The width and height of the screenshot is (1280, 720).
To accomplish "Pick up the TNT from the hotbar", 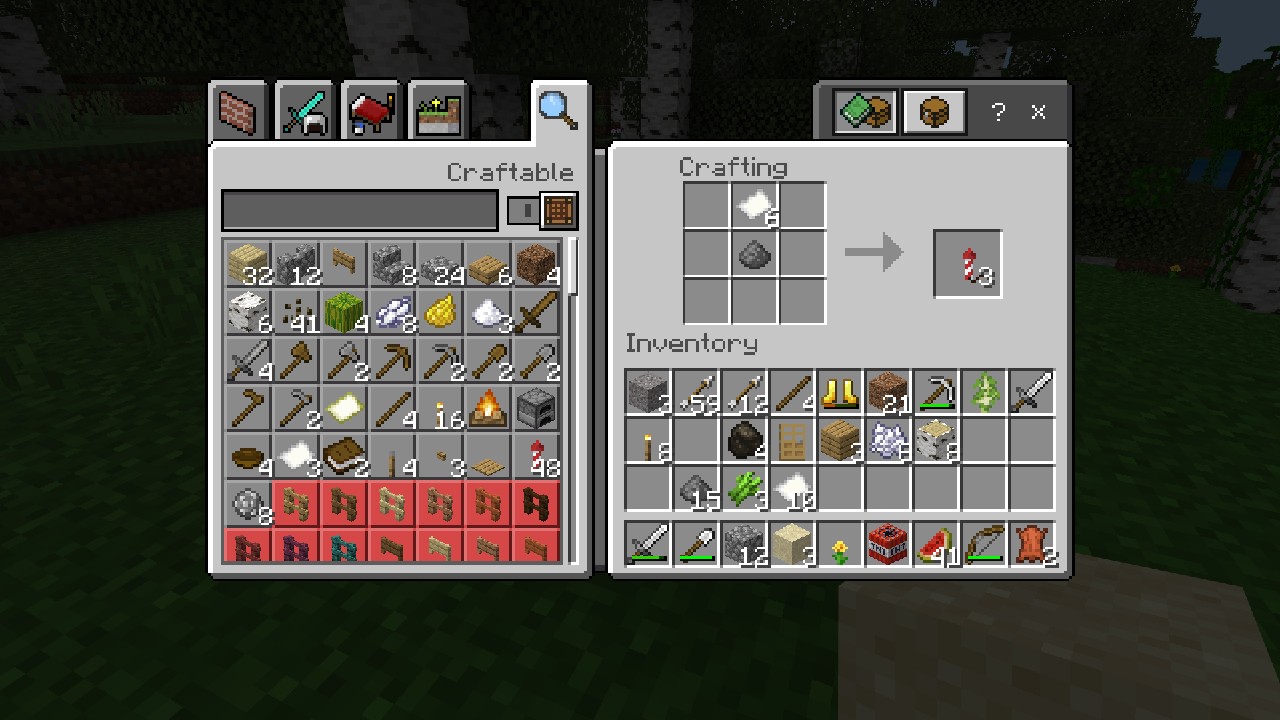I will click(x=888, y=544).
